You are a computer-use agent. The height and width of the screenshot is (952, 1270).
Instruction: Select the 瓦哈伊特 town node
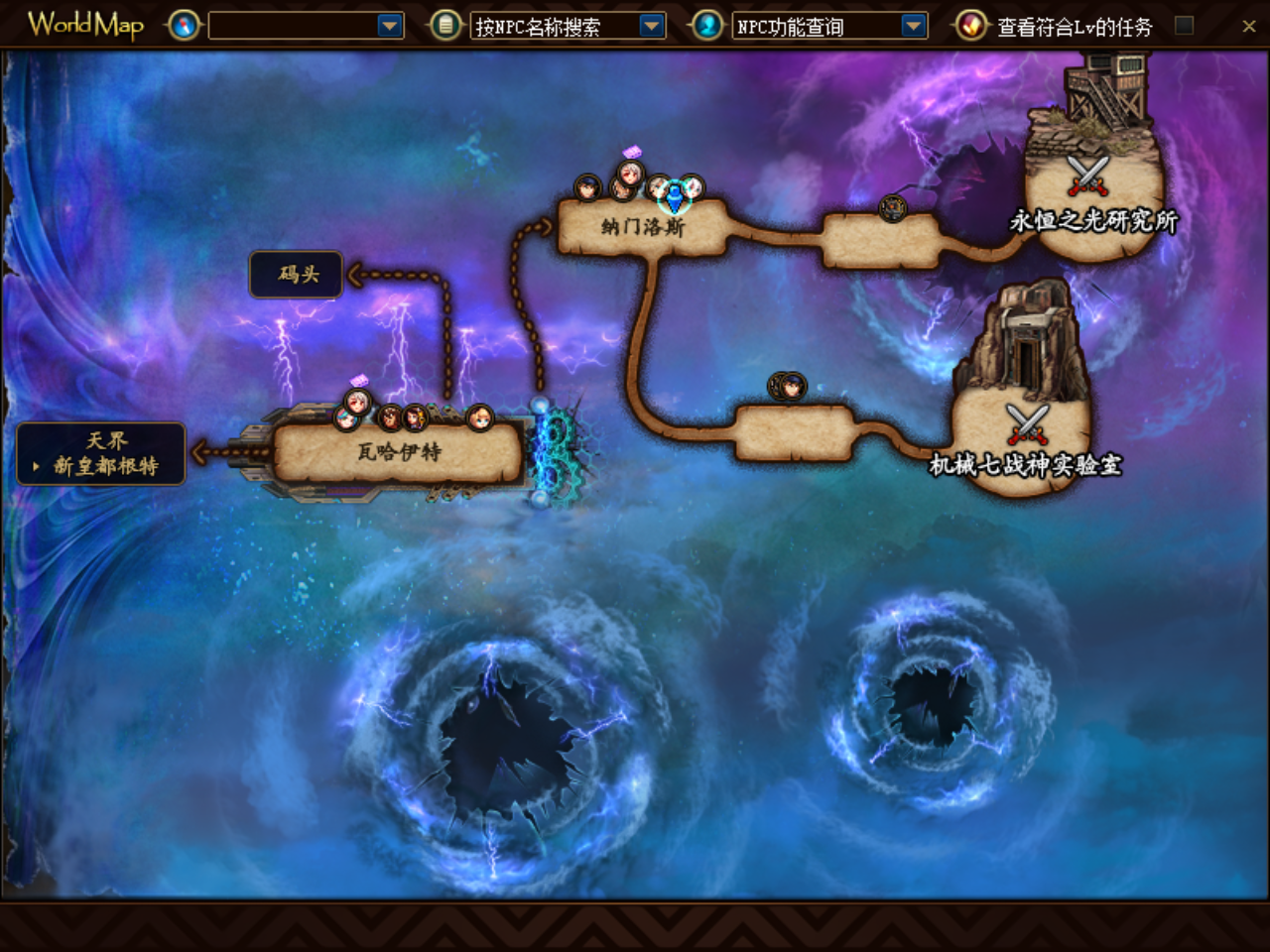(398, 453)
